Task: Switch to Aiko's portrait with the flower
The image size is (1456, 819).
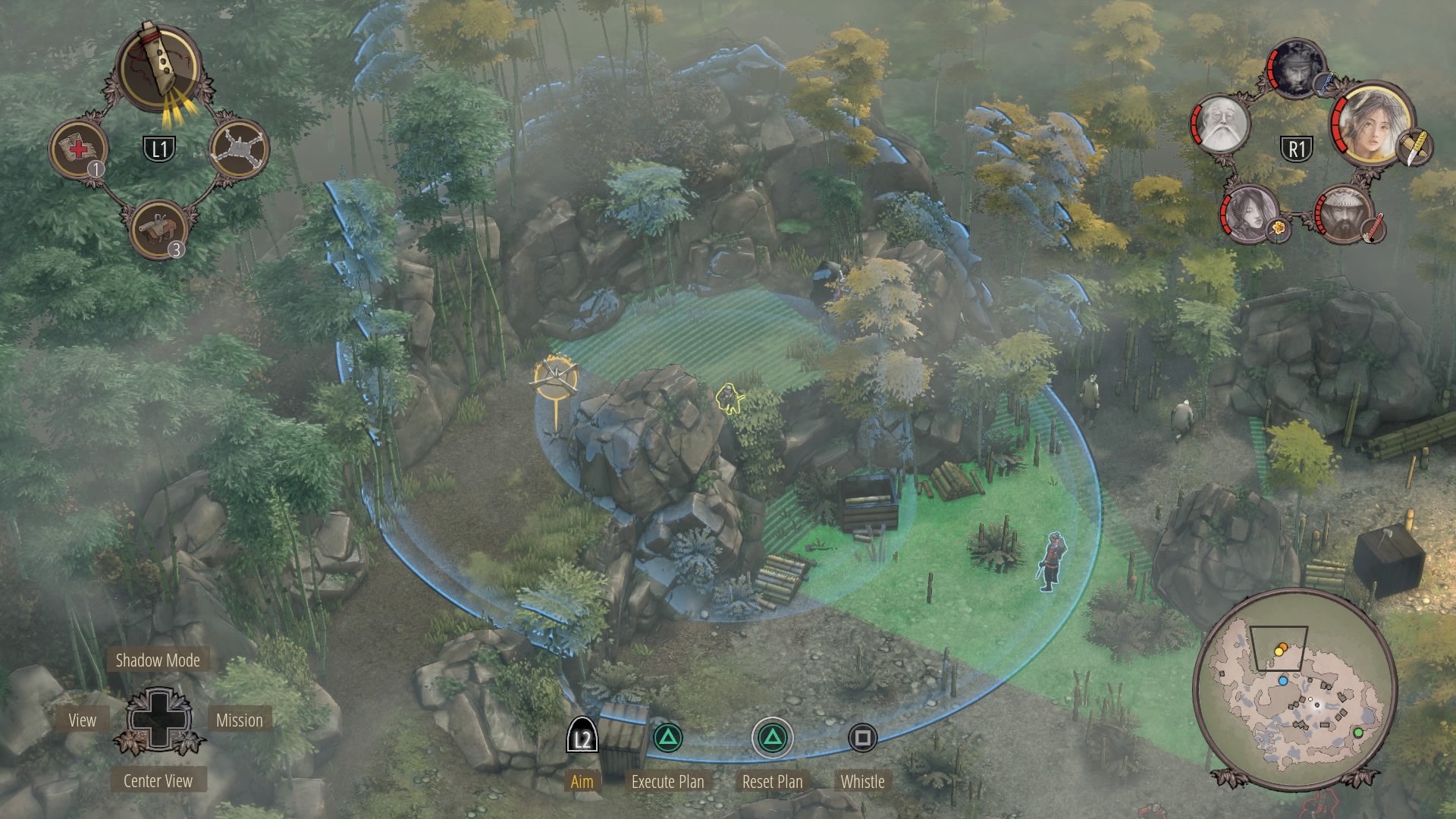Action: point(1248,211)
